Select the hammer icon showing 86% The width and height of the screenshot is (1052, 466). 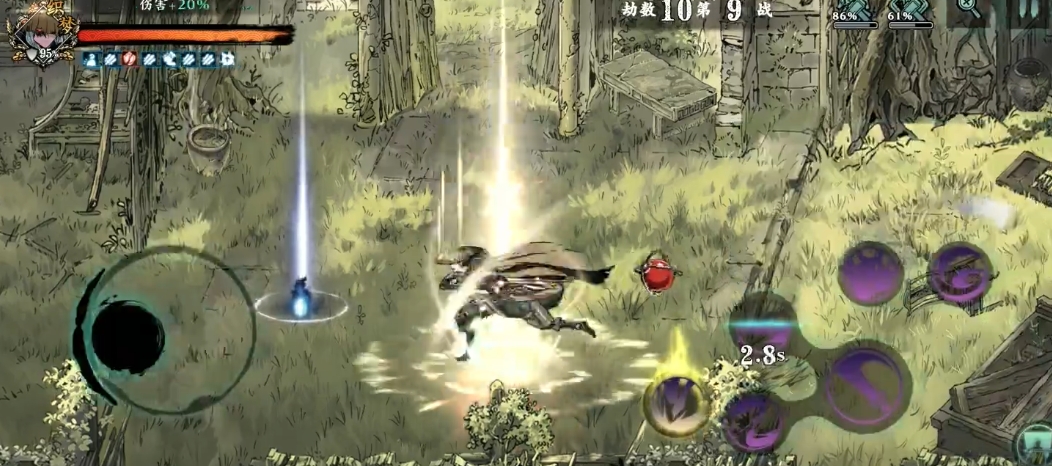[855, 10]
